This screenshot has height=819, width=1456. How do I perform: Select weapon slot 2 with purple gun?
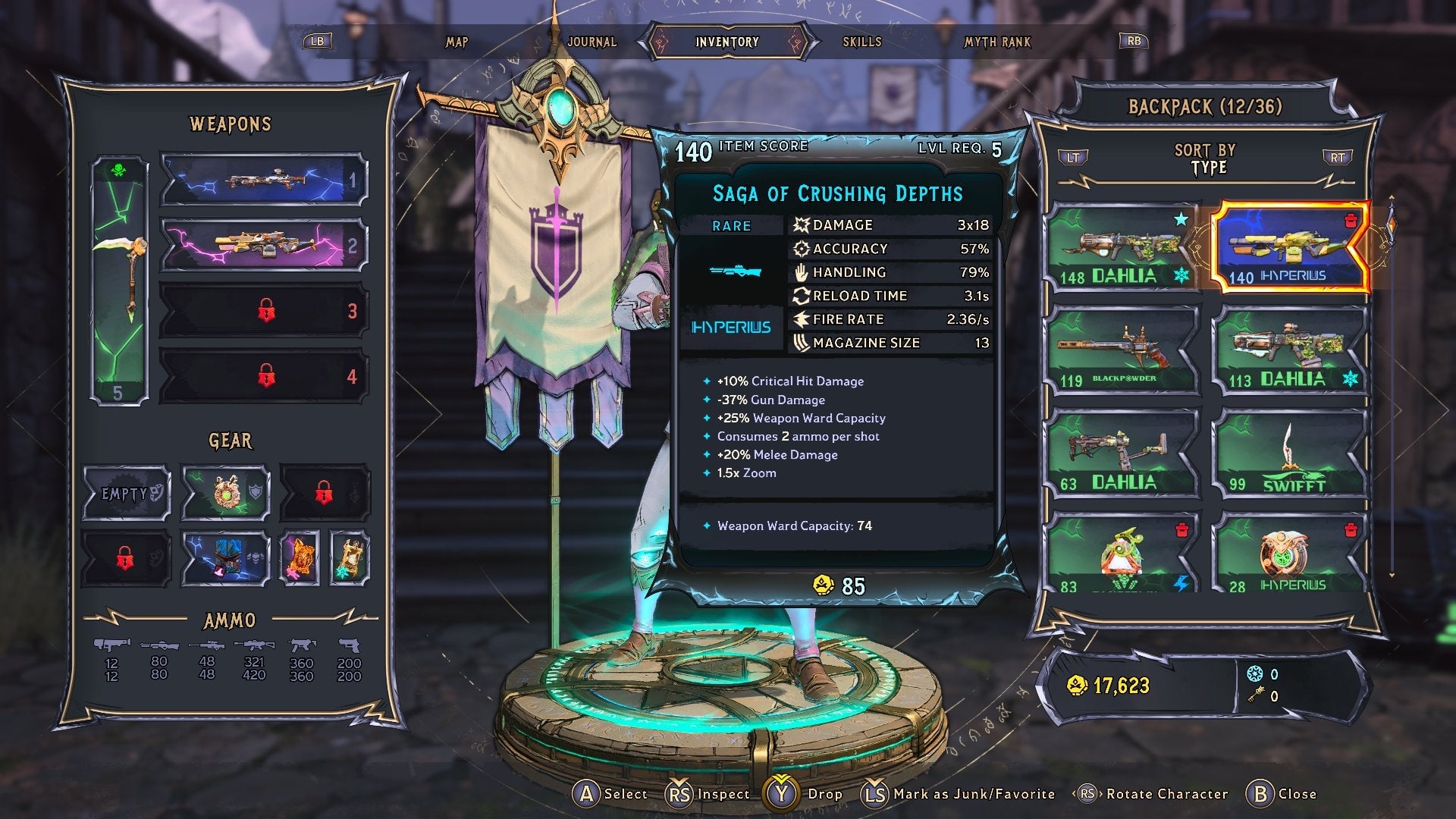click(x=263, y=245)
